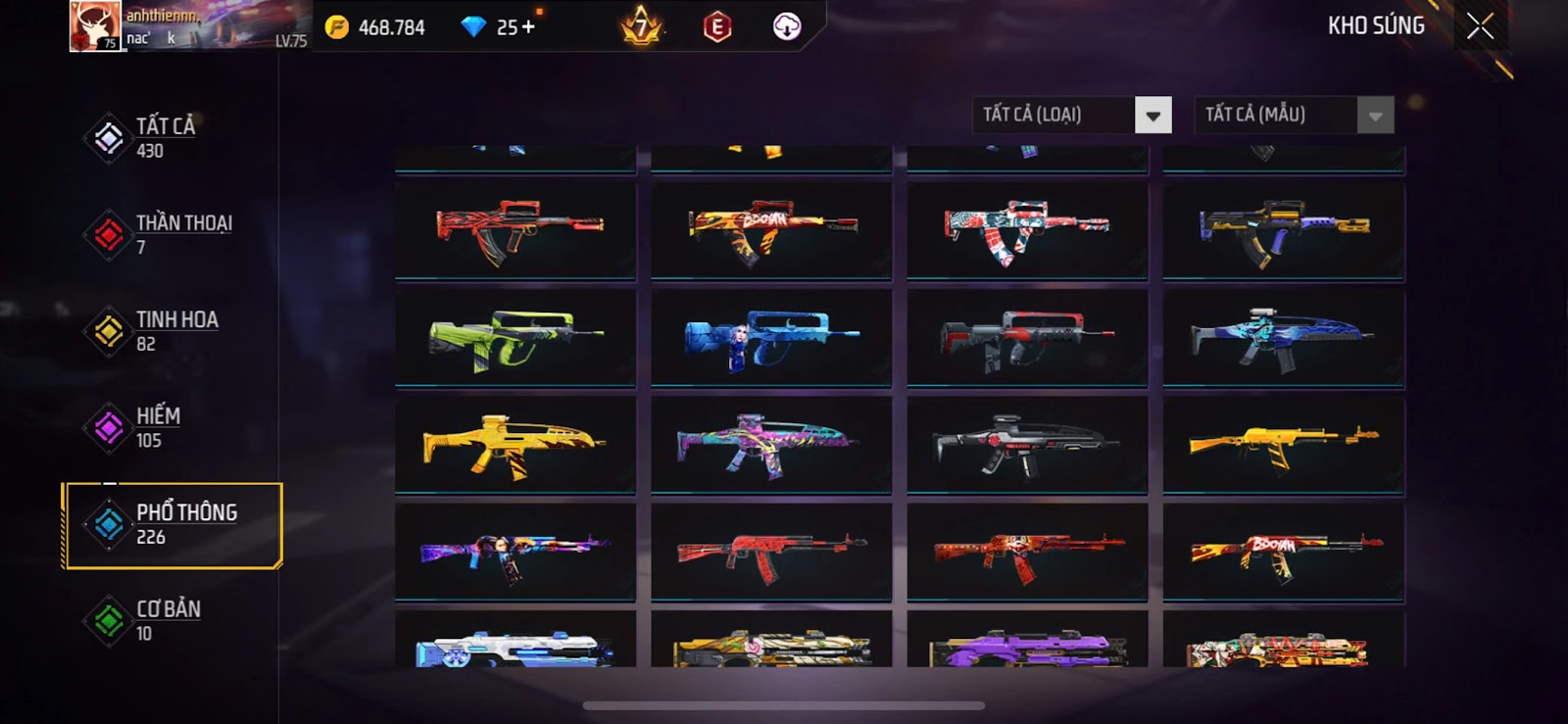
Task: Expand the Tất Cả (Mẫu) dropdown
Action: coord(1375,116)
